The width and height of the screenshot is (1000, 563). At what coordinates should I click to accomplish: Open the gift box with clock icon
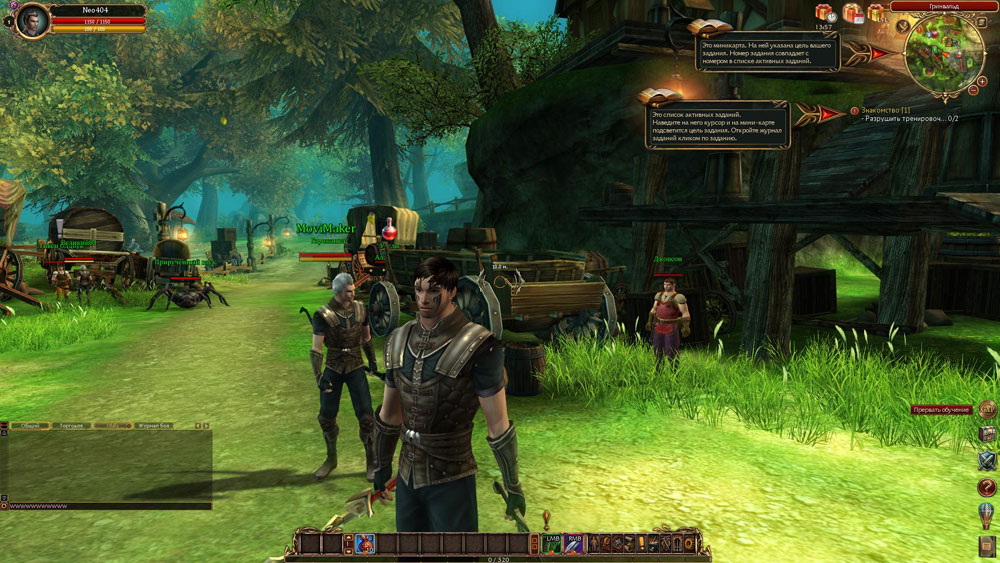(x=825, y=13)
